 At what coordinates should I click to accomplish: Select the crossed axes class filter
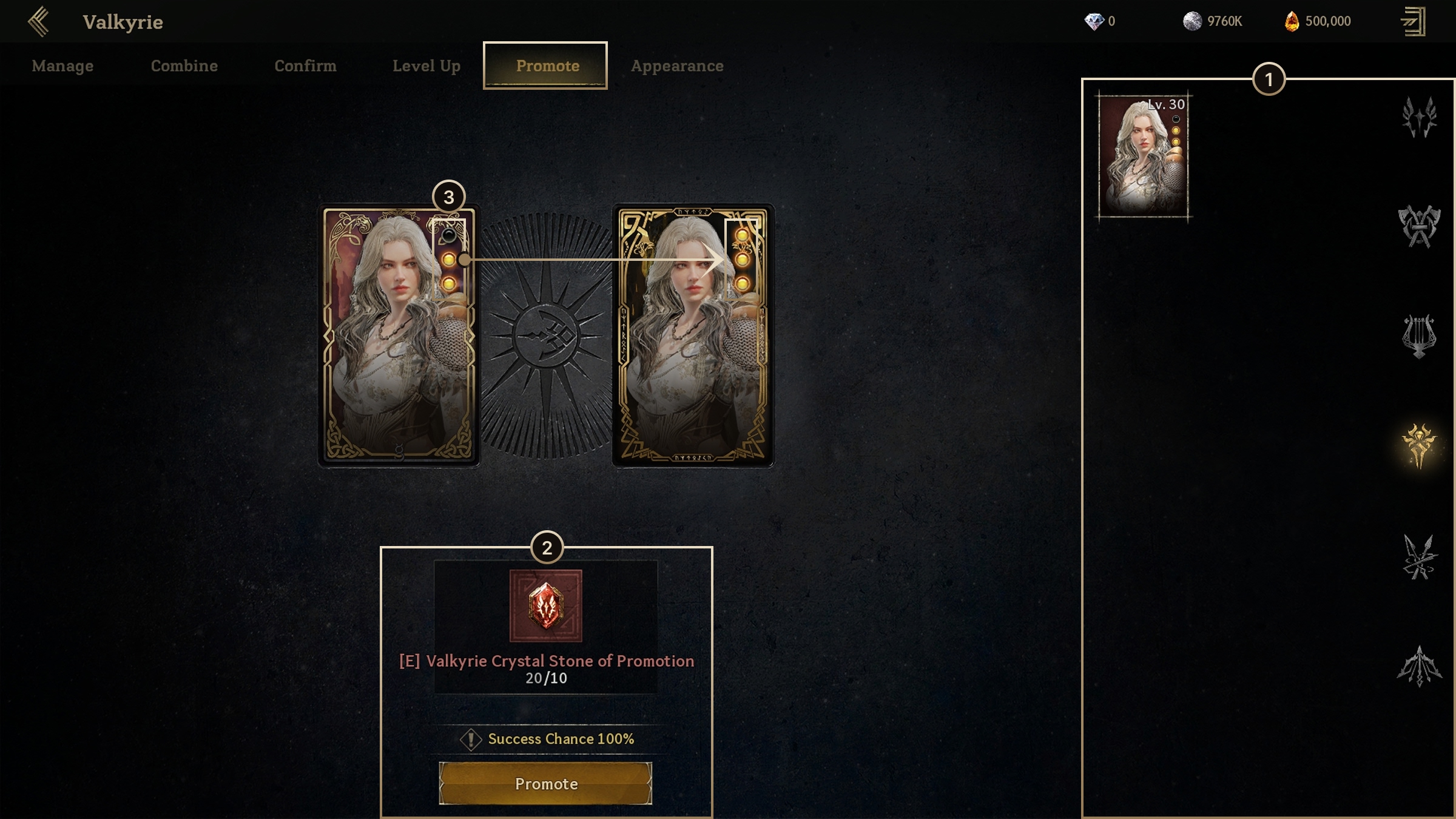(x=1418, y=226)
